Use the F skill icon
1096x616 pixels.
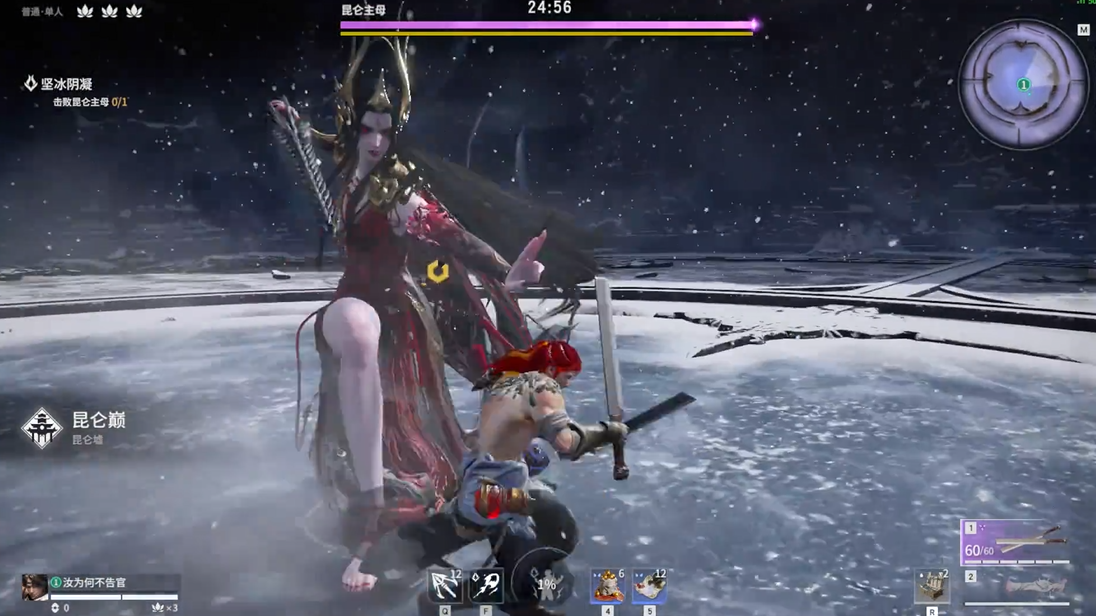pos(486,586)
